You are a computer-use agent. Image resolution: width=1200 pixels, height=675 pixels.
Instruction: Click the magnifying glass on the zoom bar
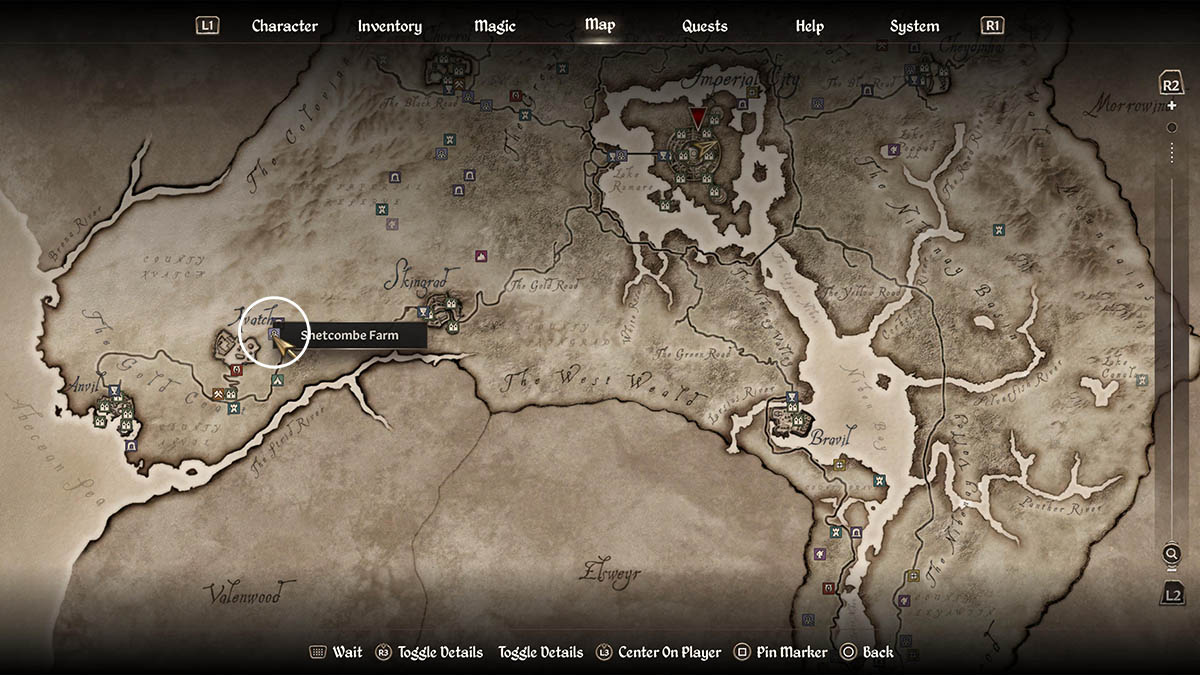click(1171, 554)
